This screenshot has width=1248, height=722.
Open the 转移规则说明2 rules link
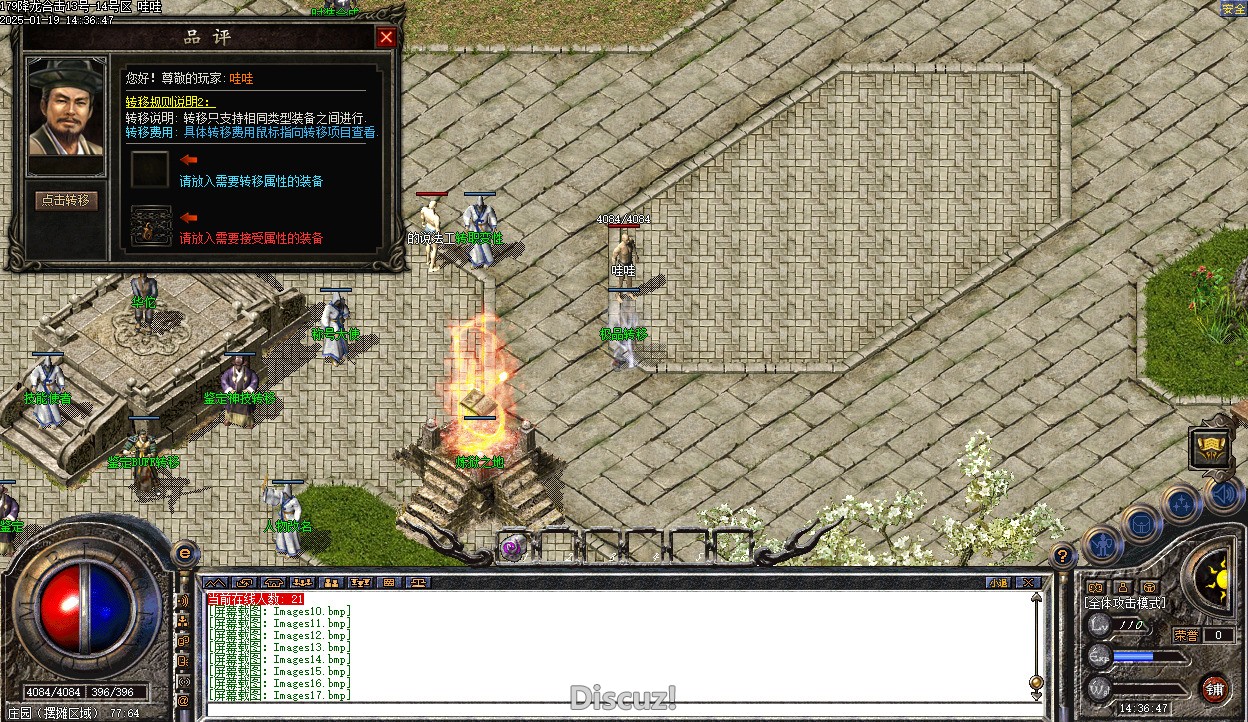tap(170, 102)
